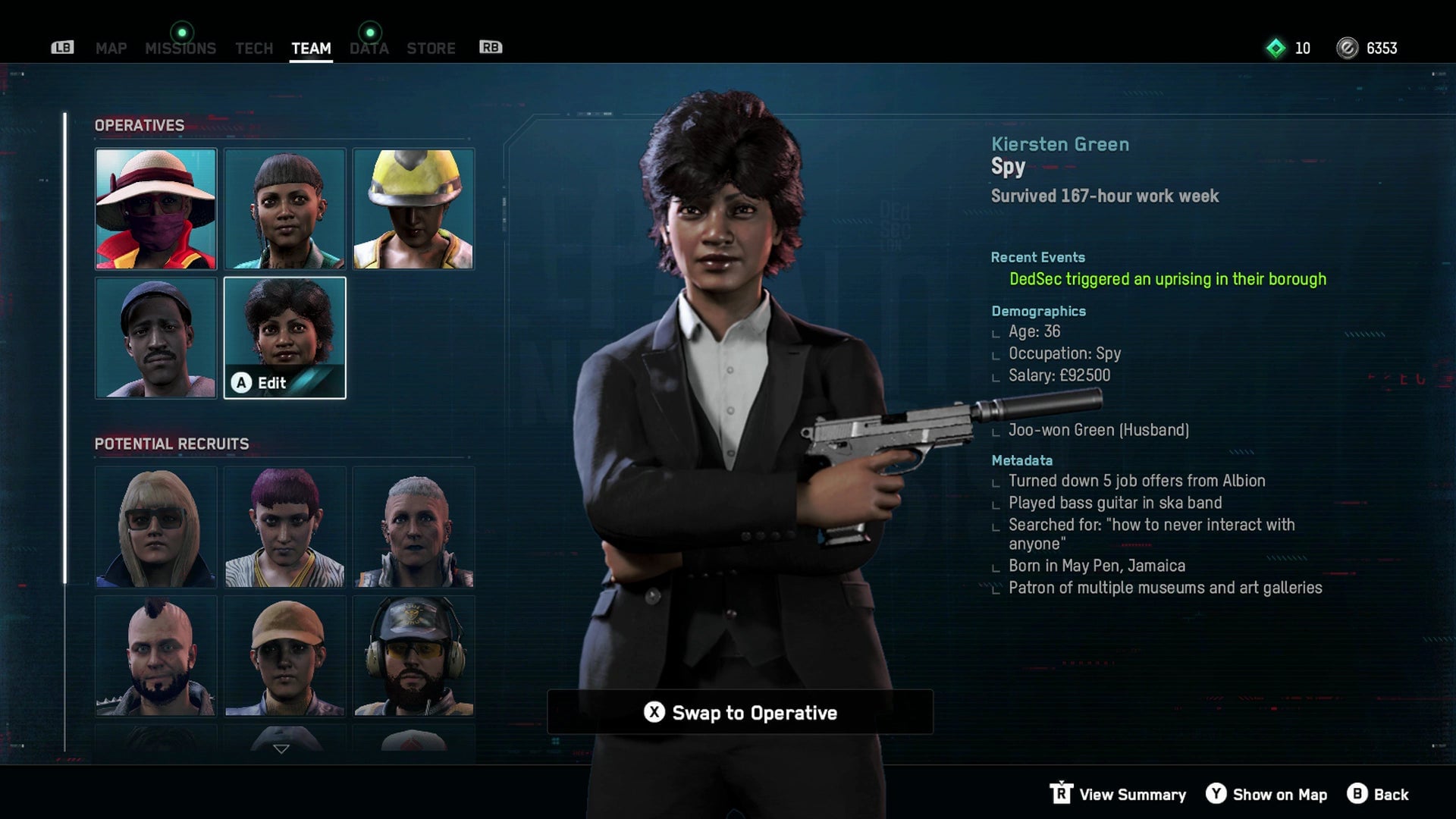
Task: View blonde recruit with sunglasses
Action: pyautogui.click(x=155, y=527)
